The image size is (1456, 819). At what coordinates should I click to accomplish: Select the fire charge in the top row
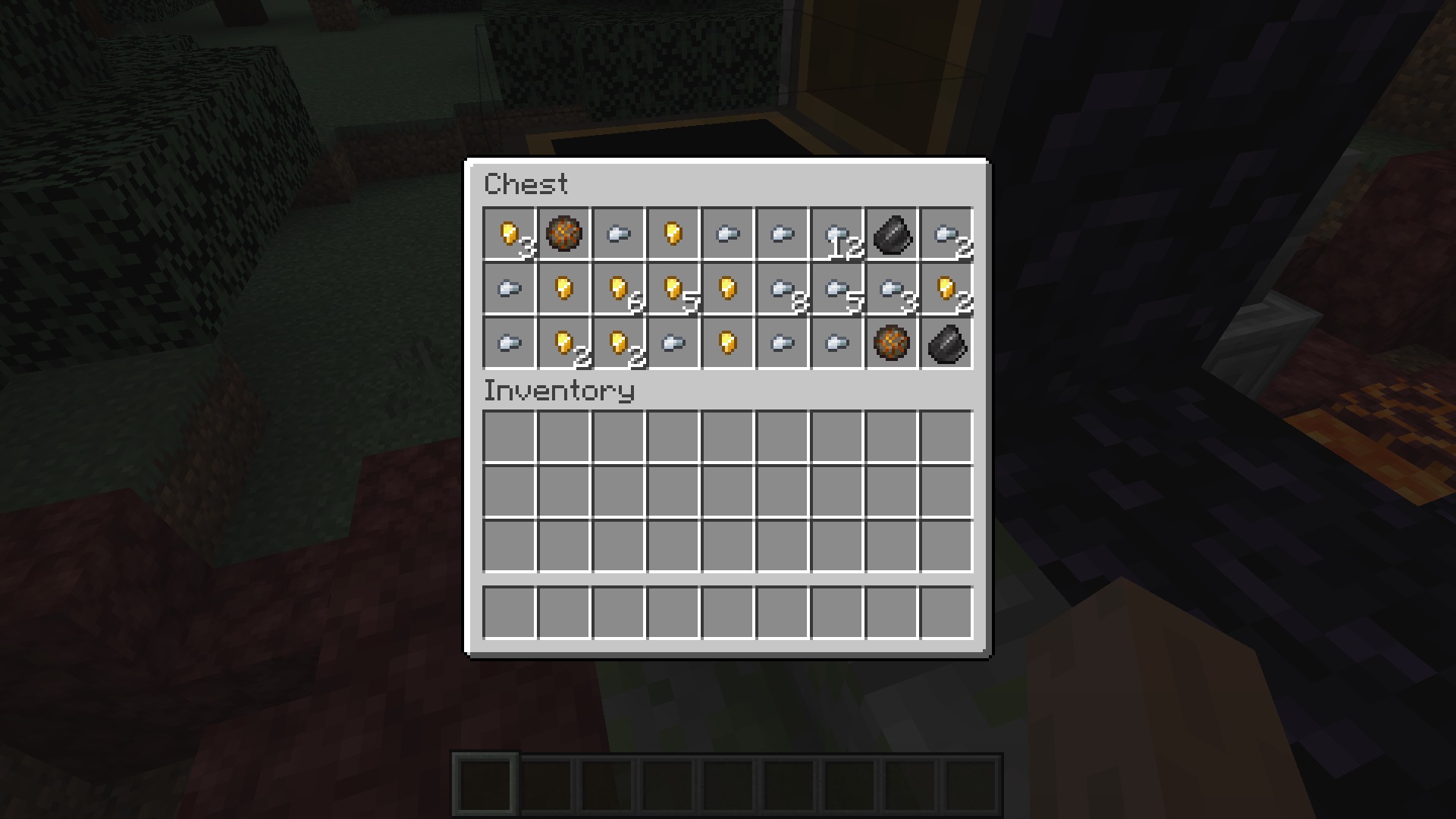tap(563, 234)
